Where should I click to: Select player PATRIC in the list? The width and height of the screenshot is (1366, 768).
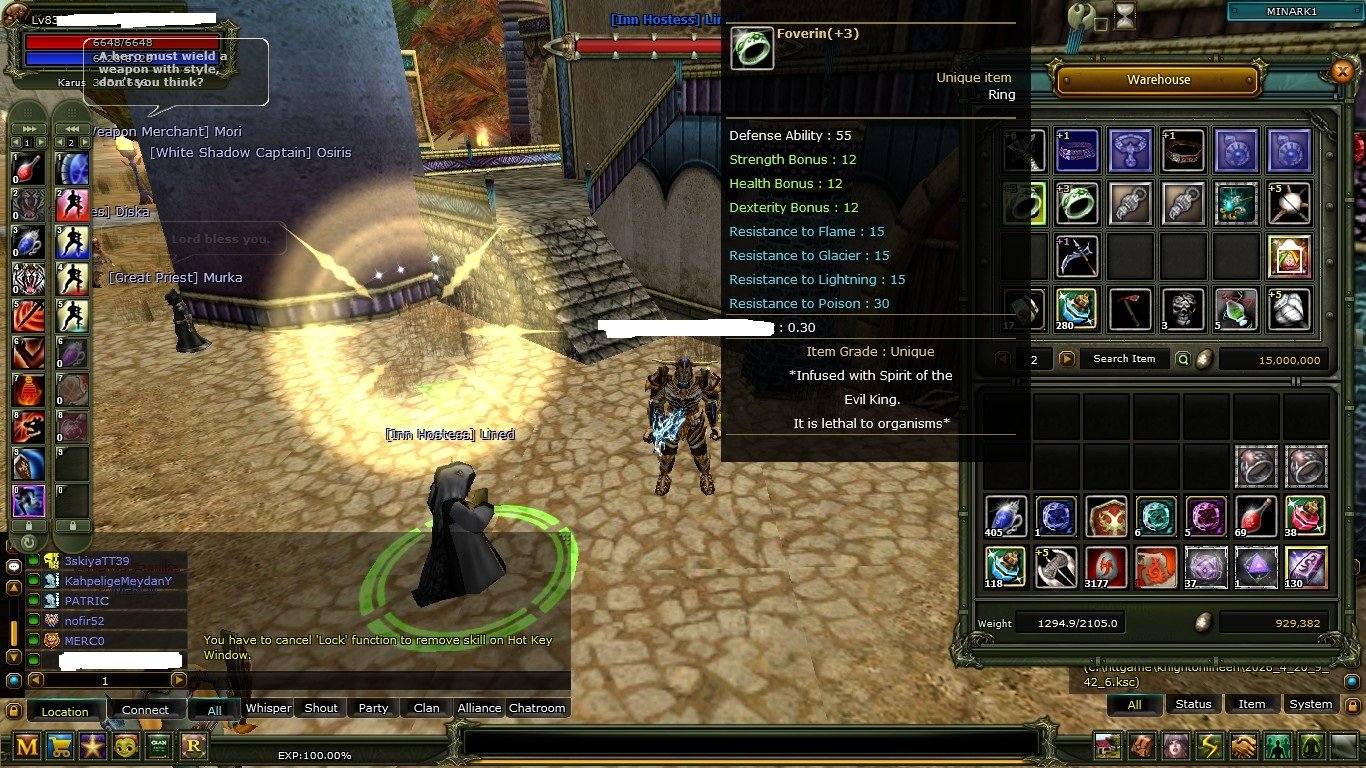point(86,601)
